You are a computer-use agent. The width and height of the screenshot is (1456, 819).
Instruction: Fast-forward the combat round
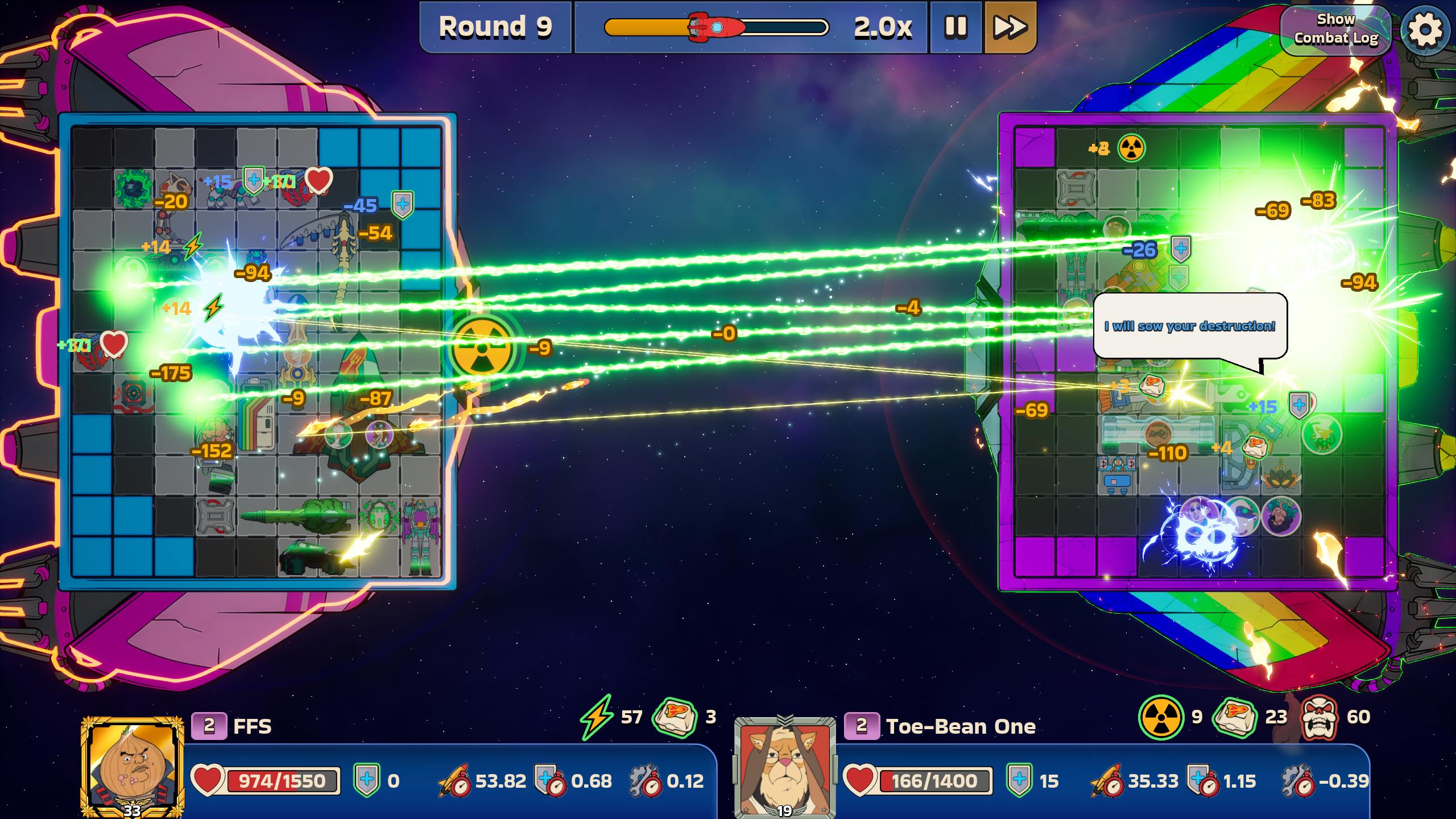(1010, 27)
